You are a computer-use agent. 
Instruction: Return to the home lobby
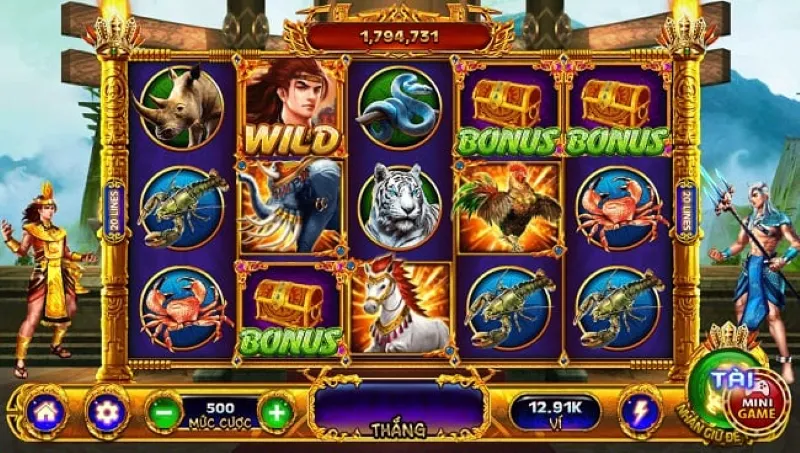coord(46,411)
